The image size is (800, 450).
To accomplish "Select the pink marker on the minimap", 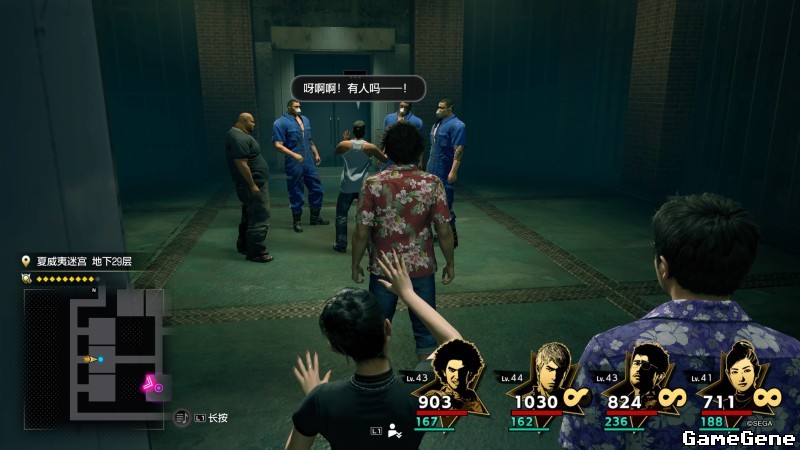I will (152, 383).
